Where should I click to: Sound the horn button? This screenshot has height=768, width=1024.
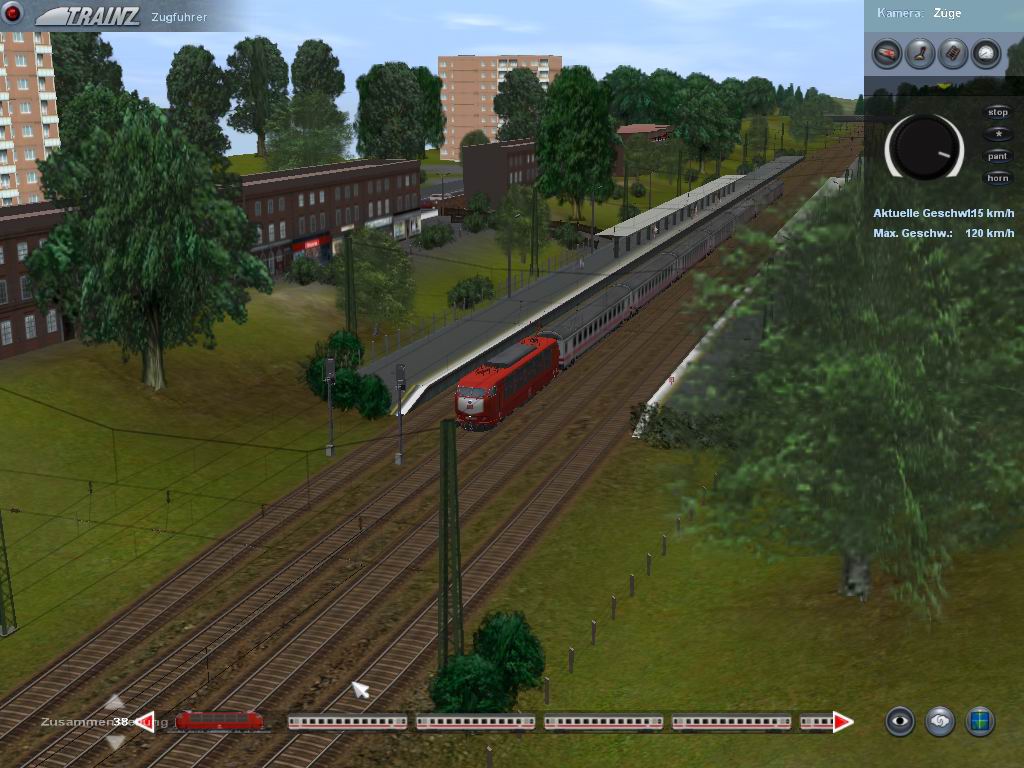997,179
